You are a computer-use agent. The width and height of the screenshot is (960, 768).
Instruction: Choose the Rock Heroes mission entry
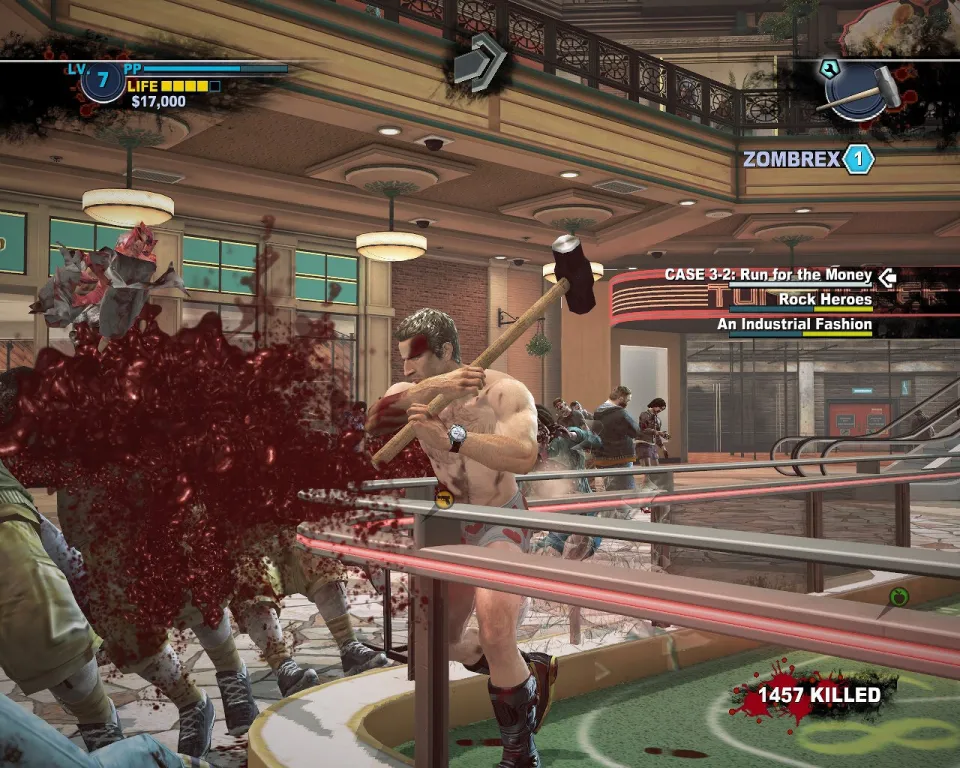825,299
